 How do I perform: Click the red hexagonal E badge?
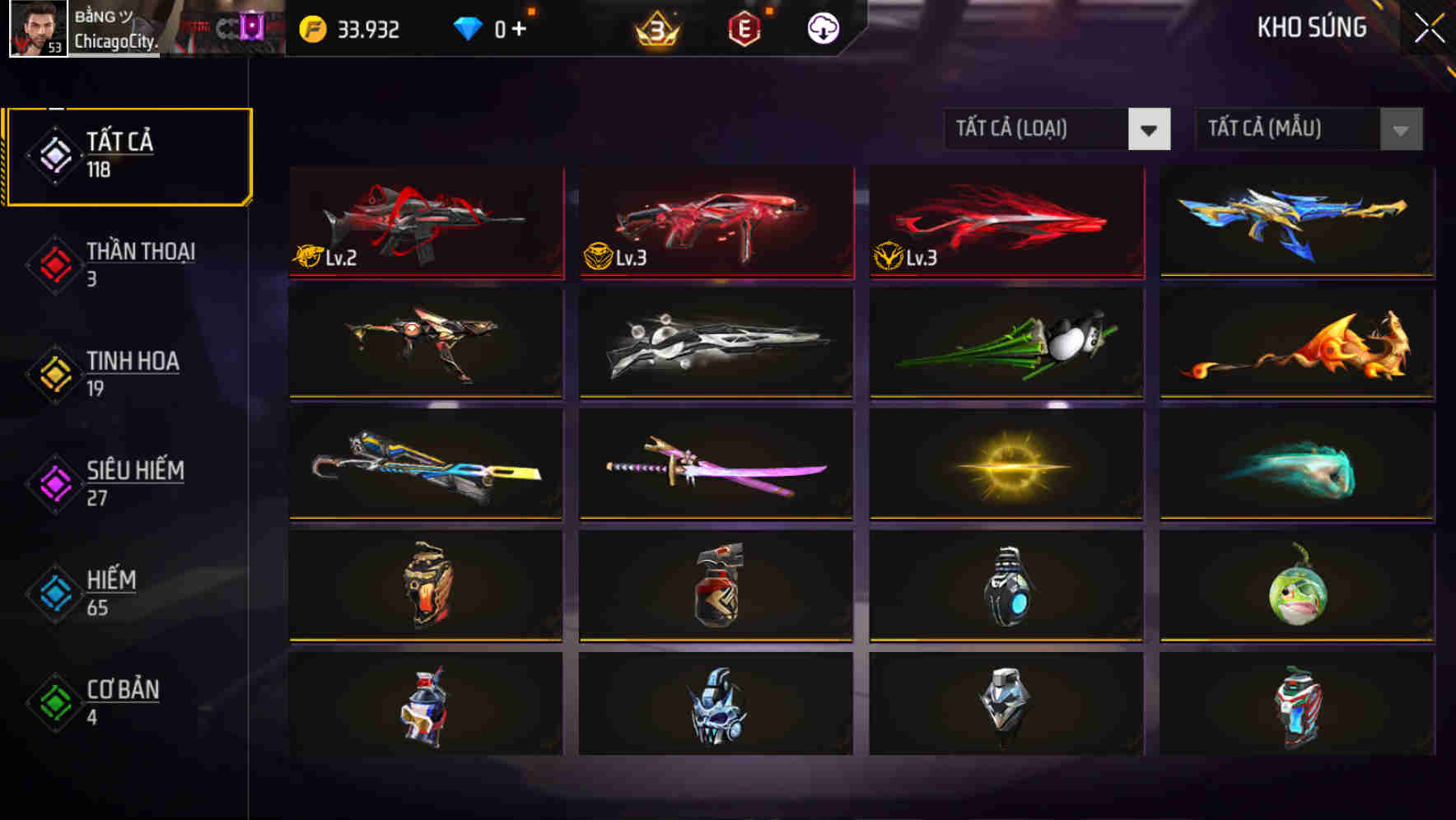pyautogui.click(x=745, y=28)
